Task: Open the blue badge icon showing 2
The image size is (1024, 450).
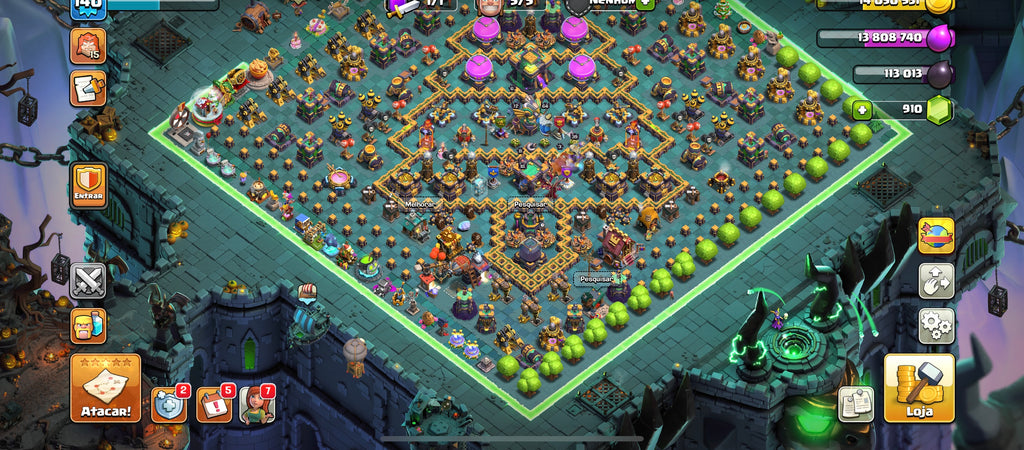Action: 168,404
